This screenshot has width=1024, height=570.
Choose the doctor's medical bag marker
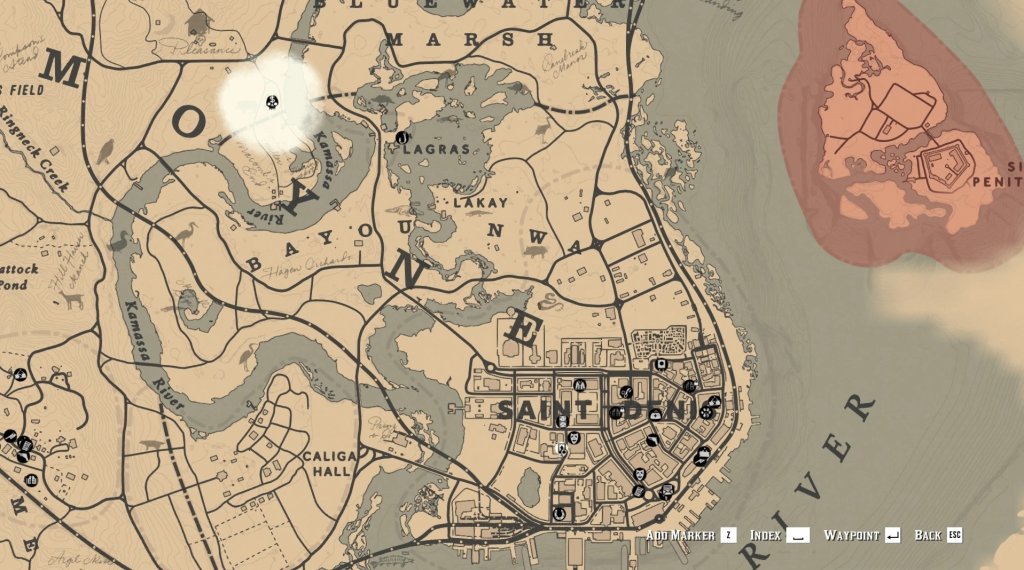point(654,414)
